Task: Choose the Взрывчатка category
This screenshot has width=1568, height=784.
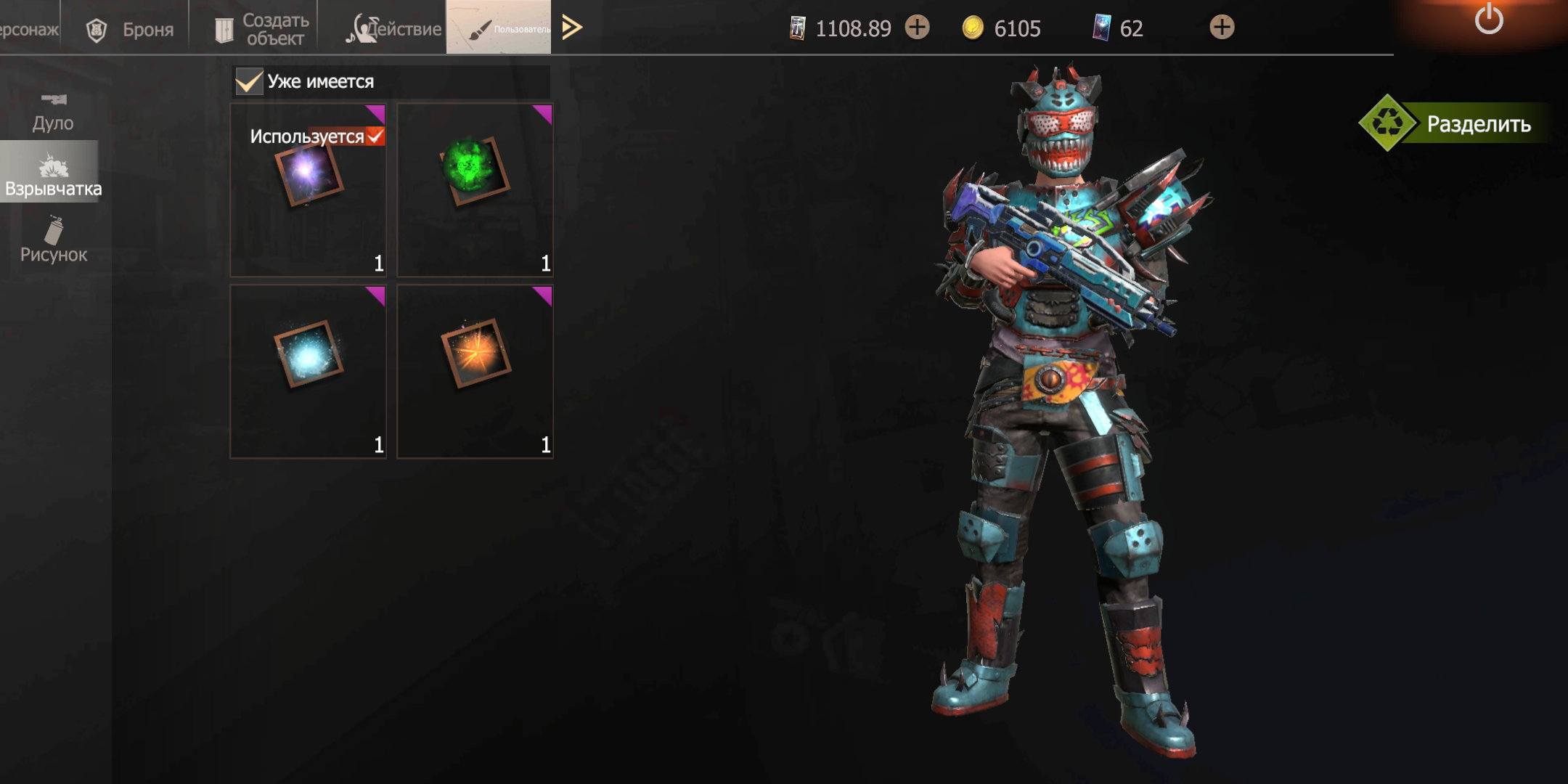Action: pyautogui.click(x=53, y=174)
